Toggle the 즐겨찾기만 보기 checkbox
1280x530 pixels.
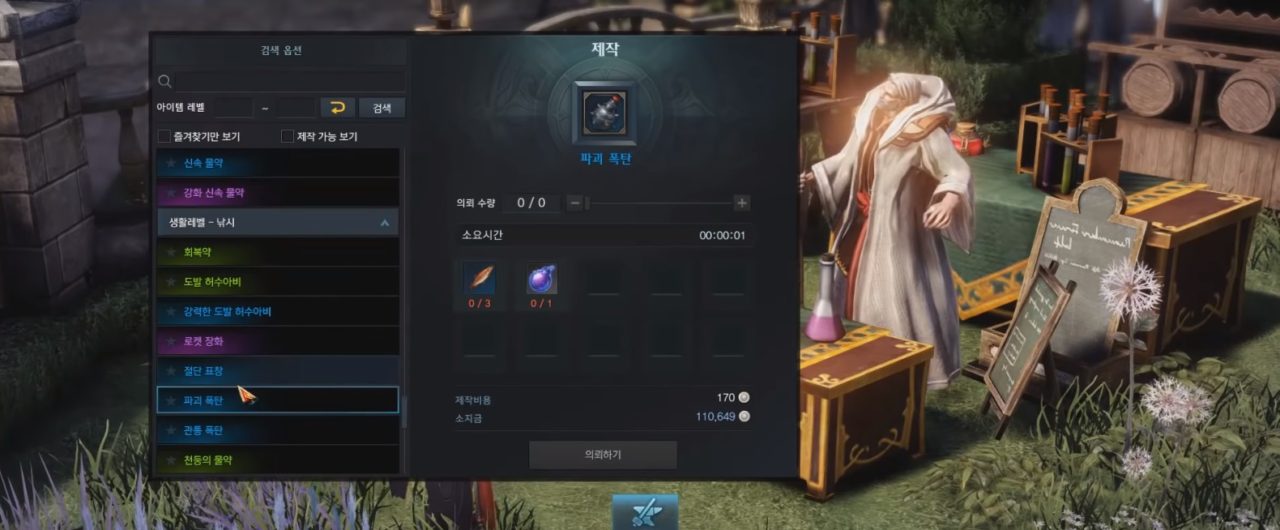pos(164,136)
